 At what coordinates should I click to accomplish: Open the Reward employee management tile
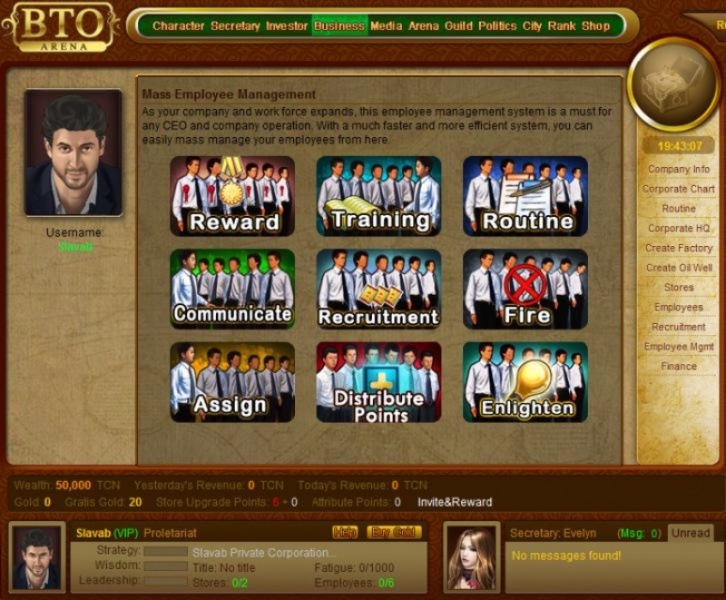(x=231, y=197)
